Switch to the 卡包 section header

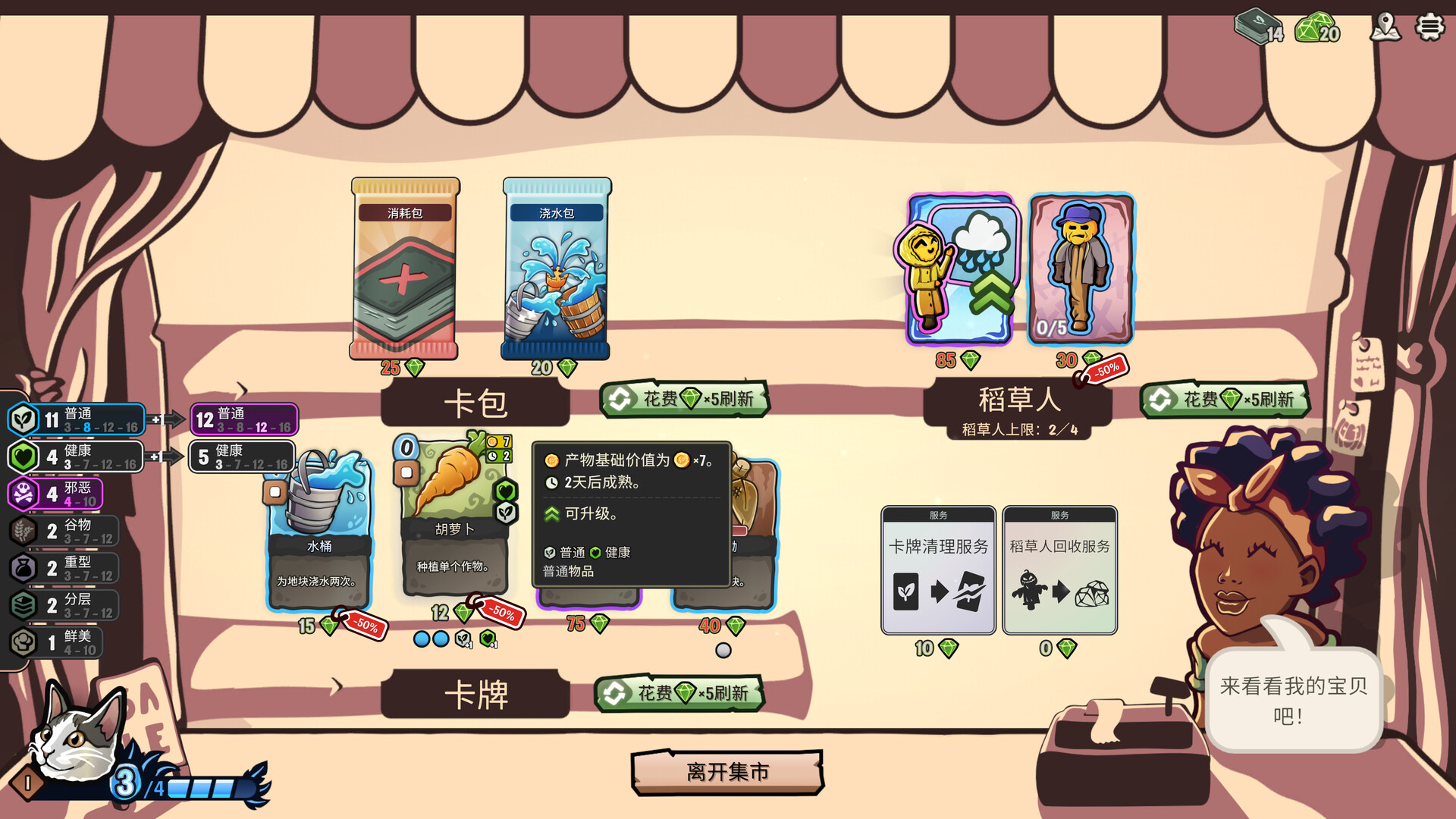coord(474,403)
